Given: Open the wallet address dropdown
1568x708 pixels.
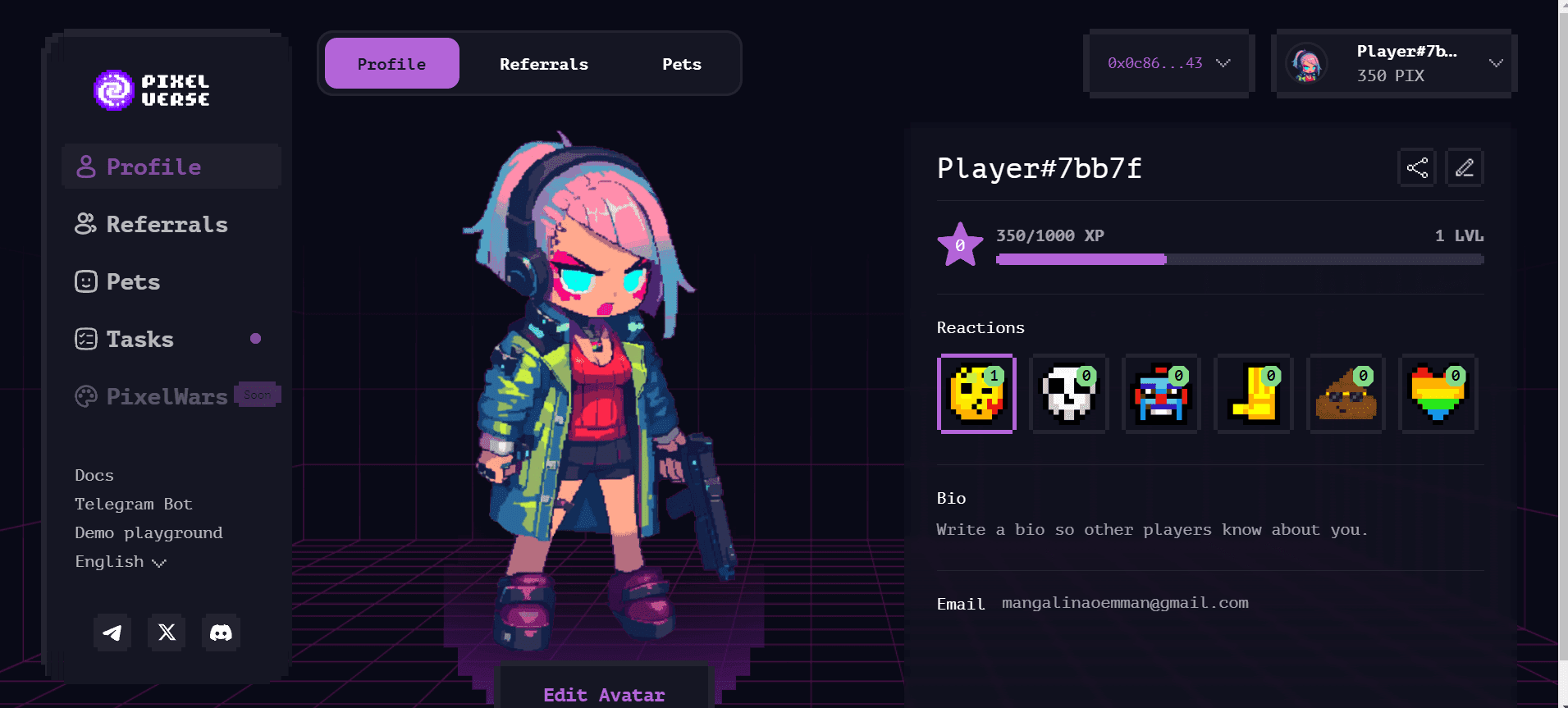Looking at the screenshot, I should click(1168, 63).
